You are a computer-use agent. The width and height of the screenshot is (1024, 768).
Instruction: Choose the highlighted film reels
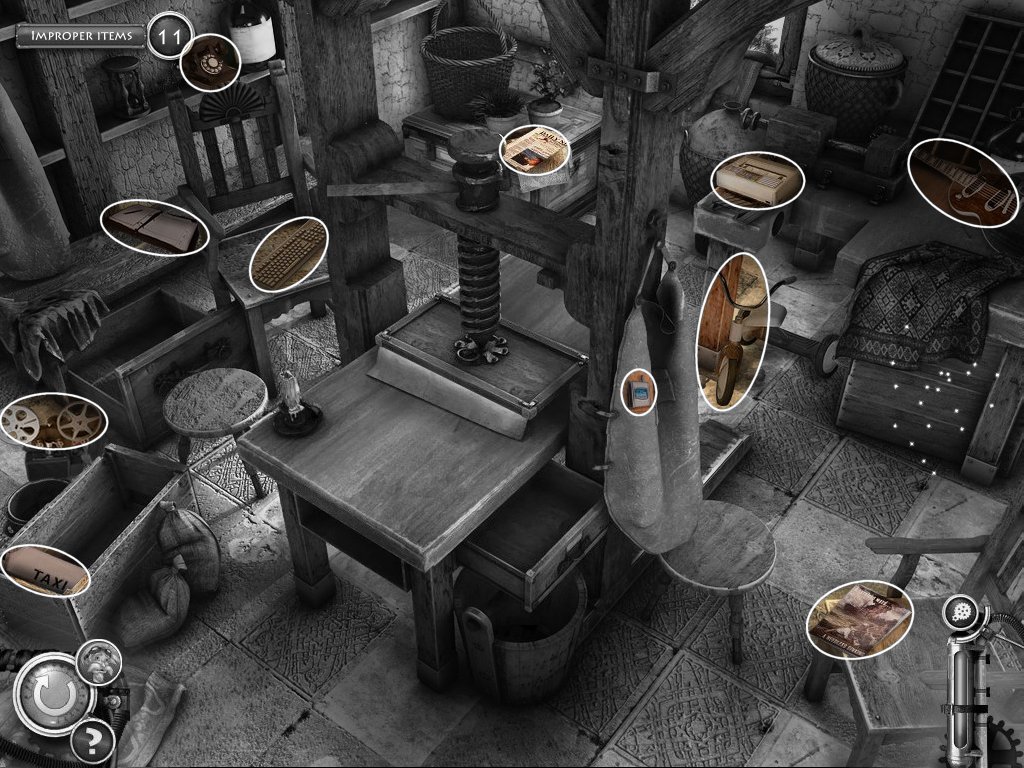tap(52, 420)
